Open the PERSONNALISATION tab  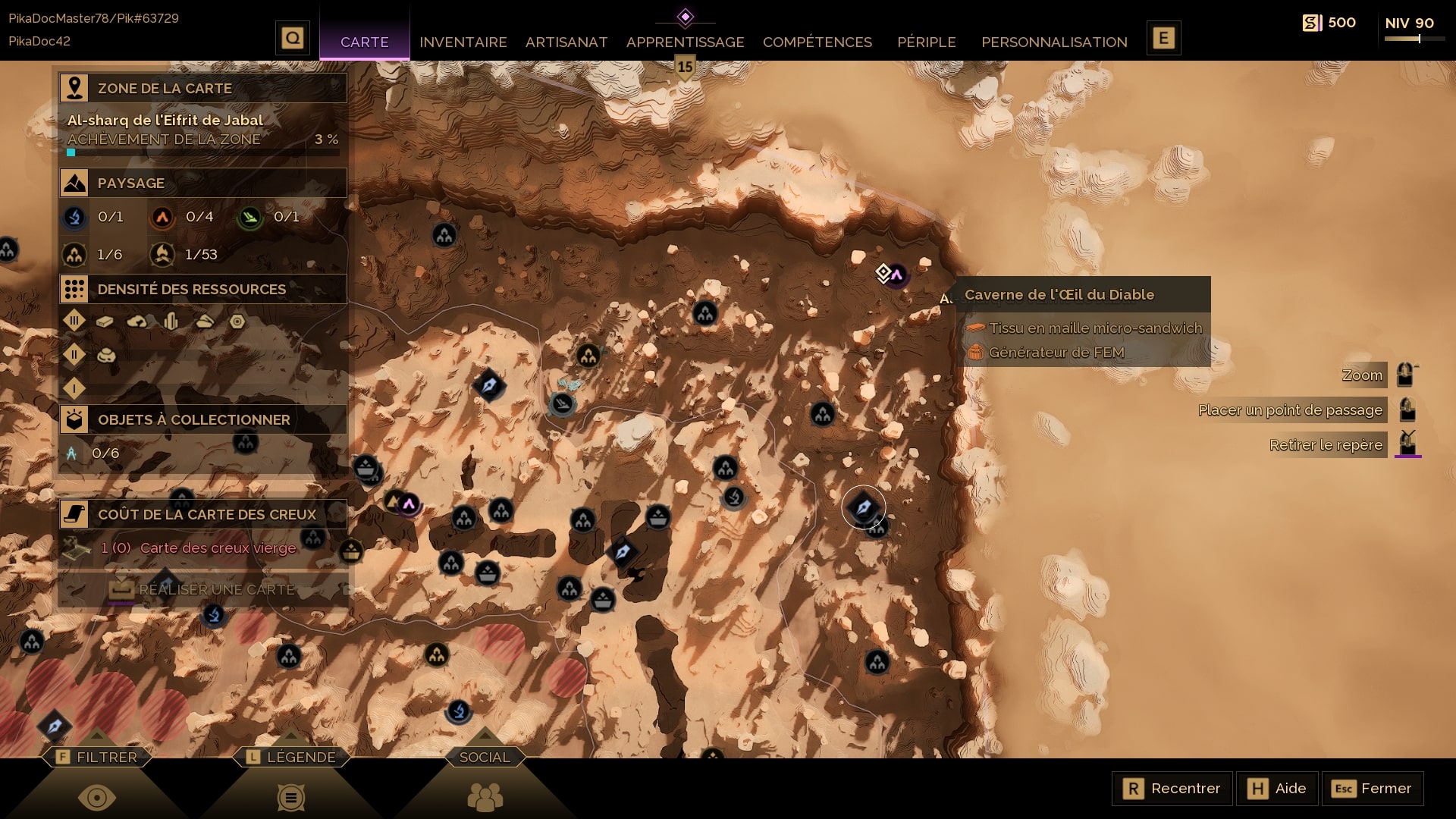1054,42
